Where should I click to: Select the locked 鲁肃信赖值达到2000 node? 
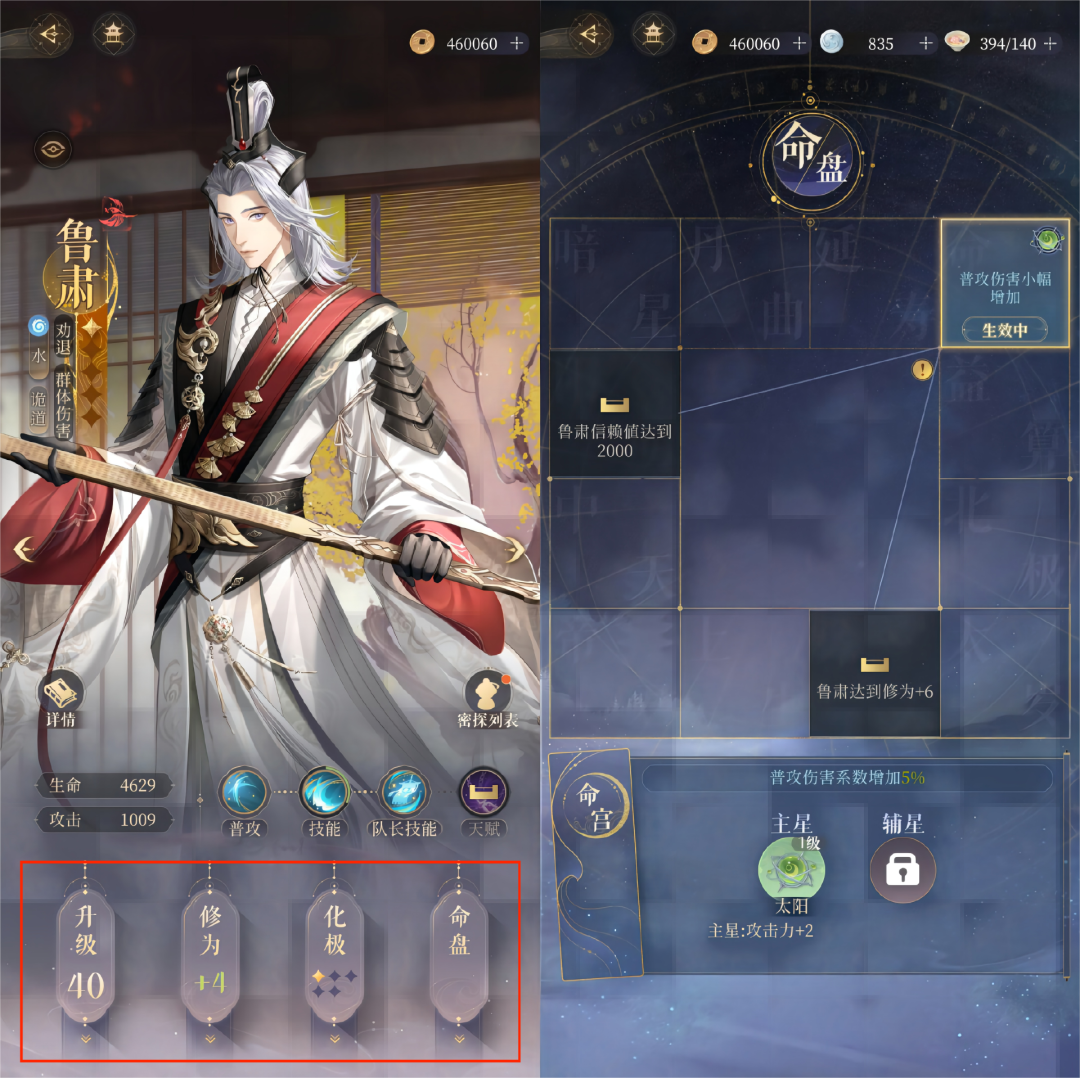[x=615, y=413]
